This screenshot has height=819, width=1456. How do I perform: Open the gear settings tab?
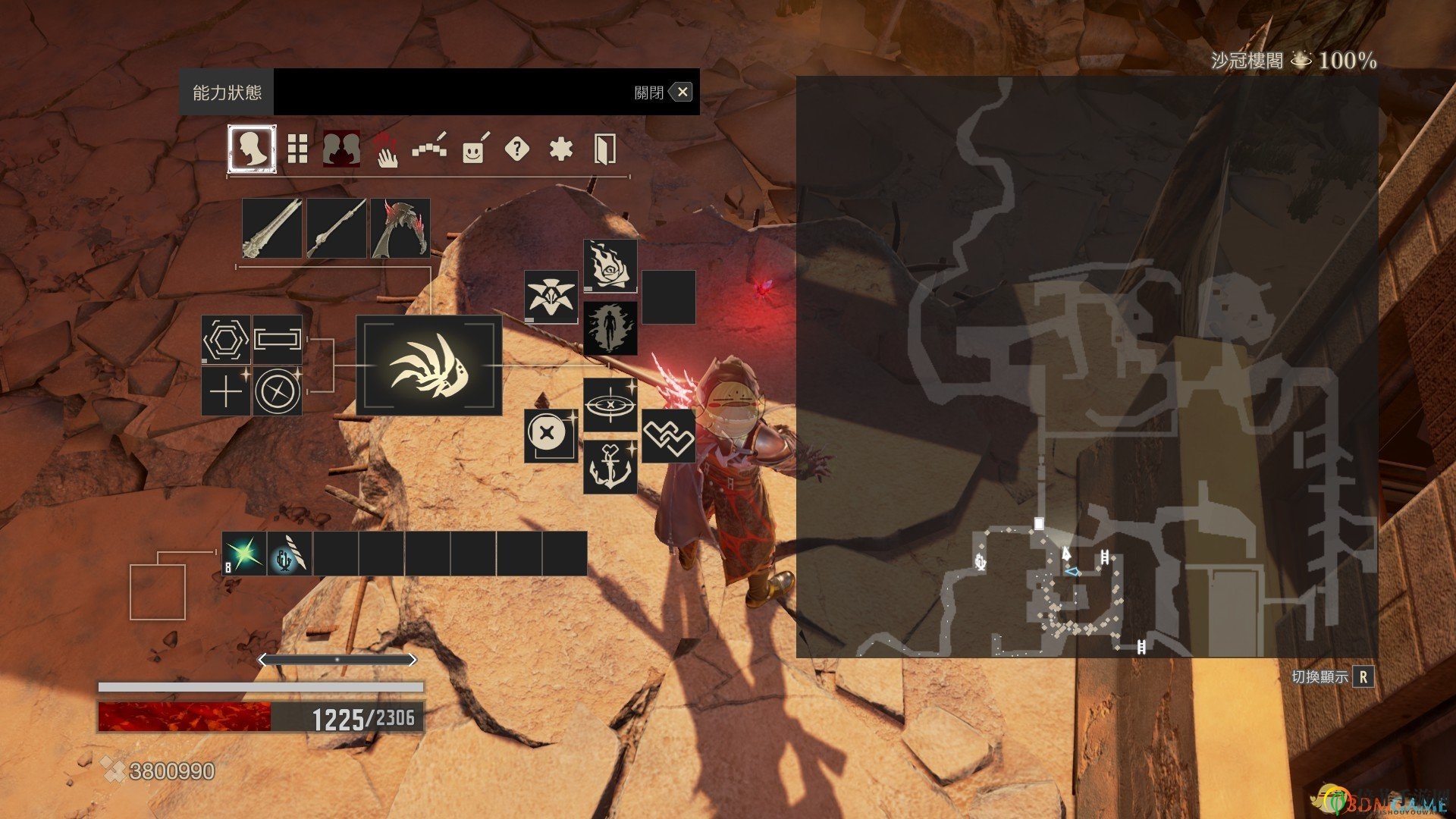pyautogui.click(x=560, y=149)
